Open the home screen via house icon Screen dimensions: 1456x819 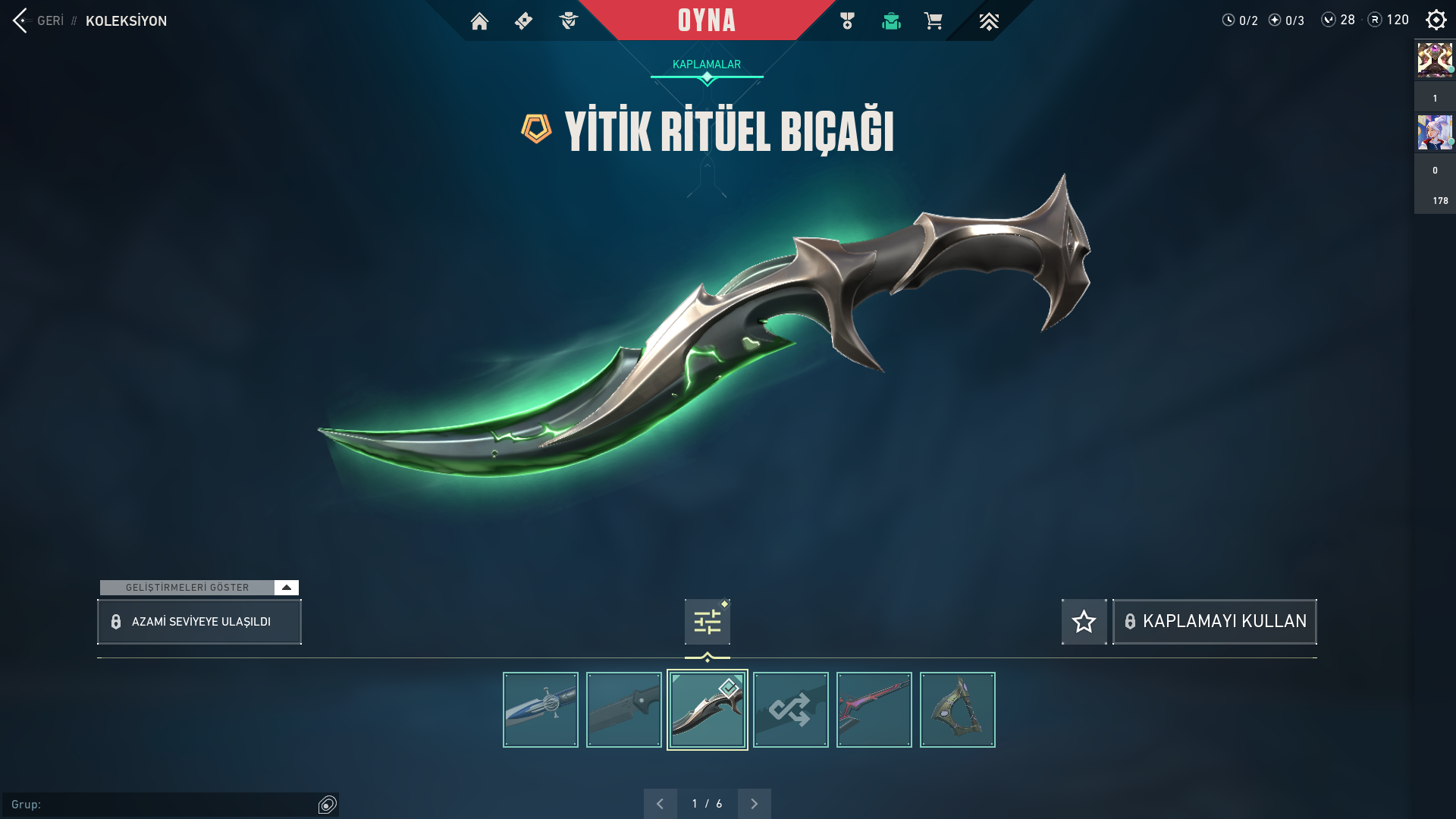[x=480, y=21]
